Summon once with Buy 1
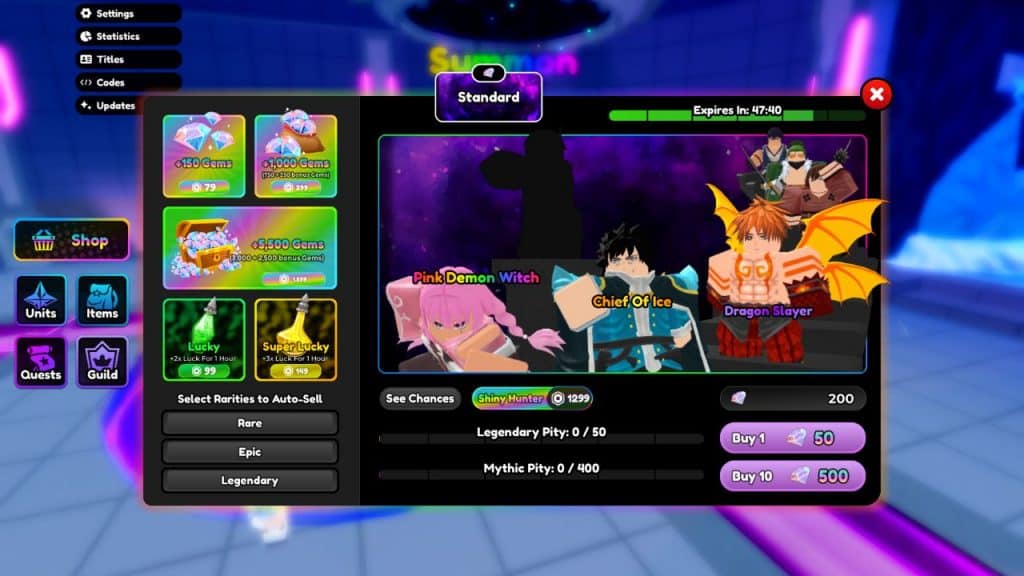Viewport: 1024px width, 576px height. click(792, 438)
